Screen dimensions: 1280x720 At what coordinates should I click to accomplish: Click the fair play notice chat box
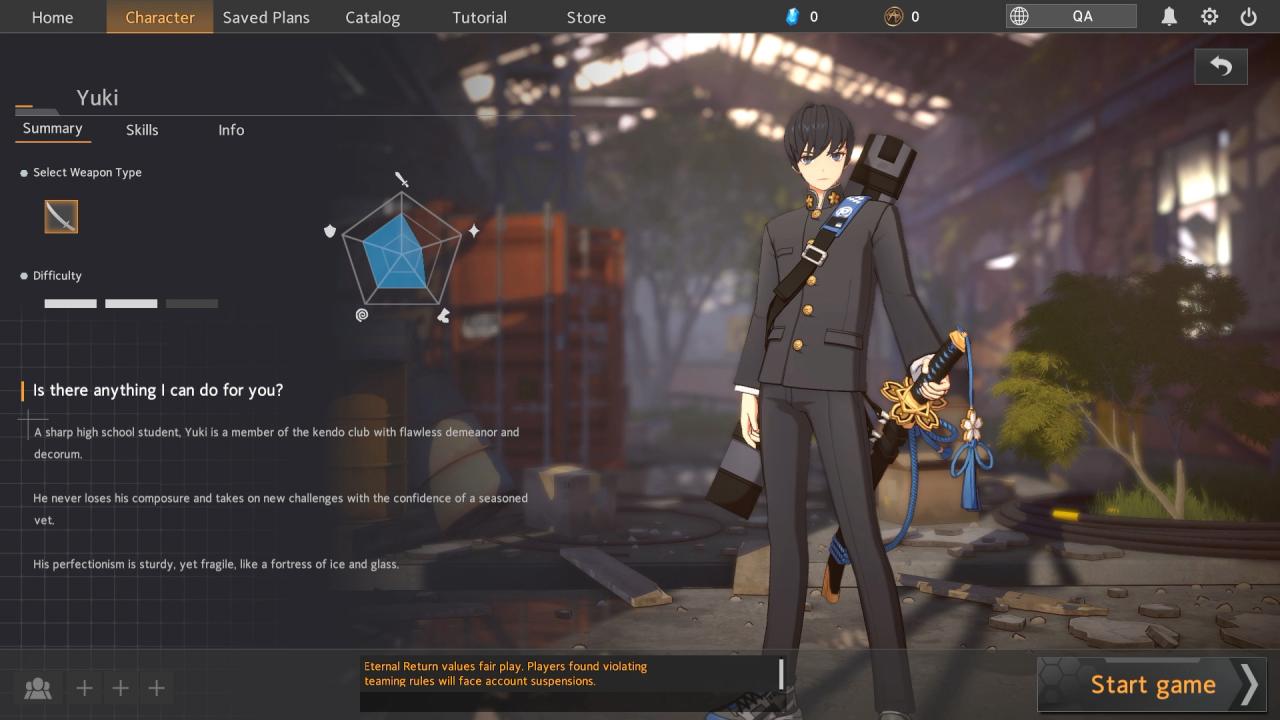pyautogui.click(x=571, y=683)
